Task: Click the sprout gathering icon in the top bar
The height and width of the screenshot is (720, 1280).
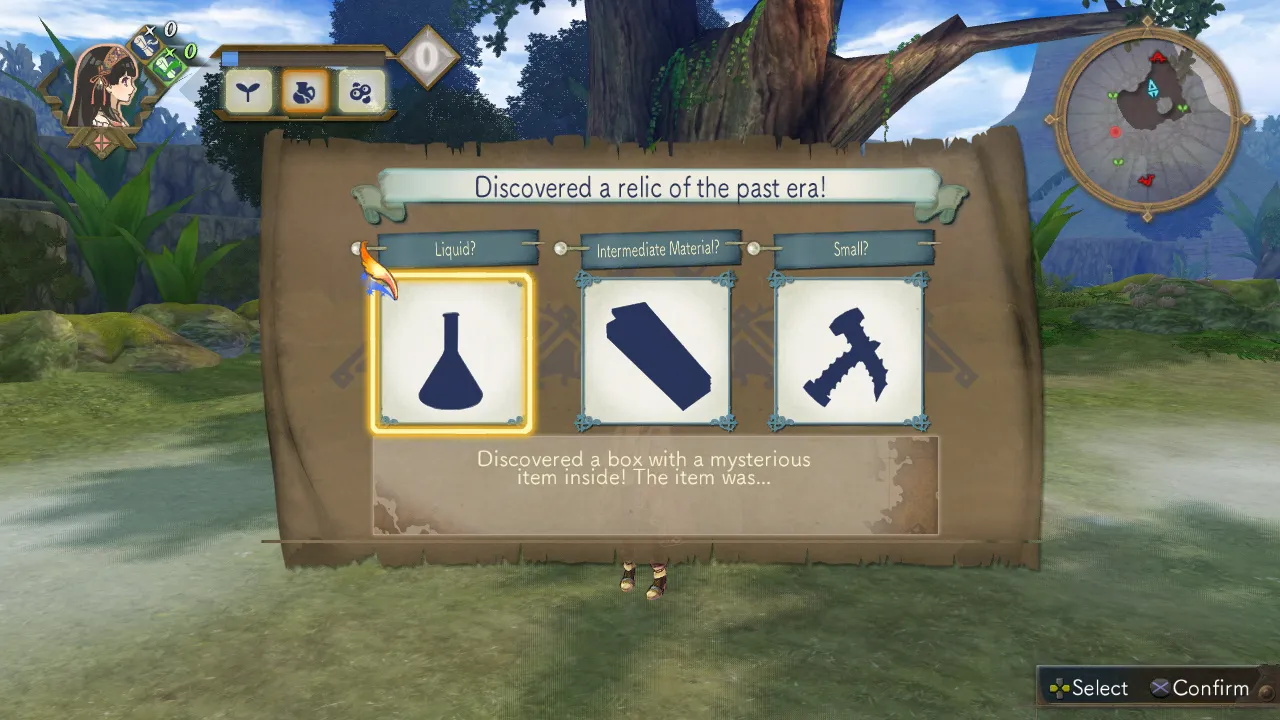Action: [247, 92]
